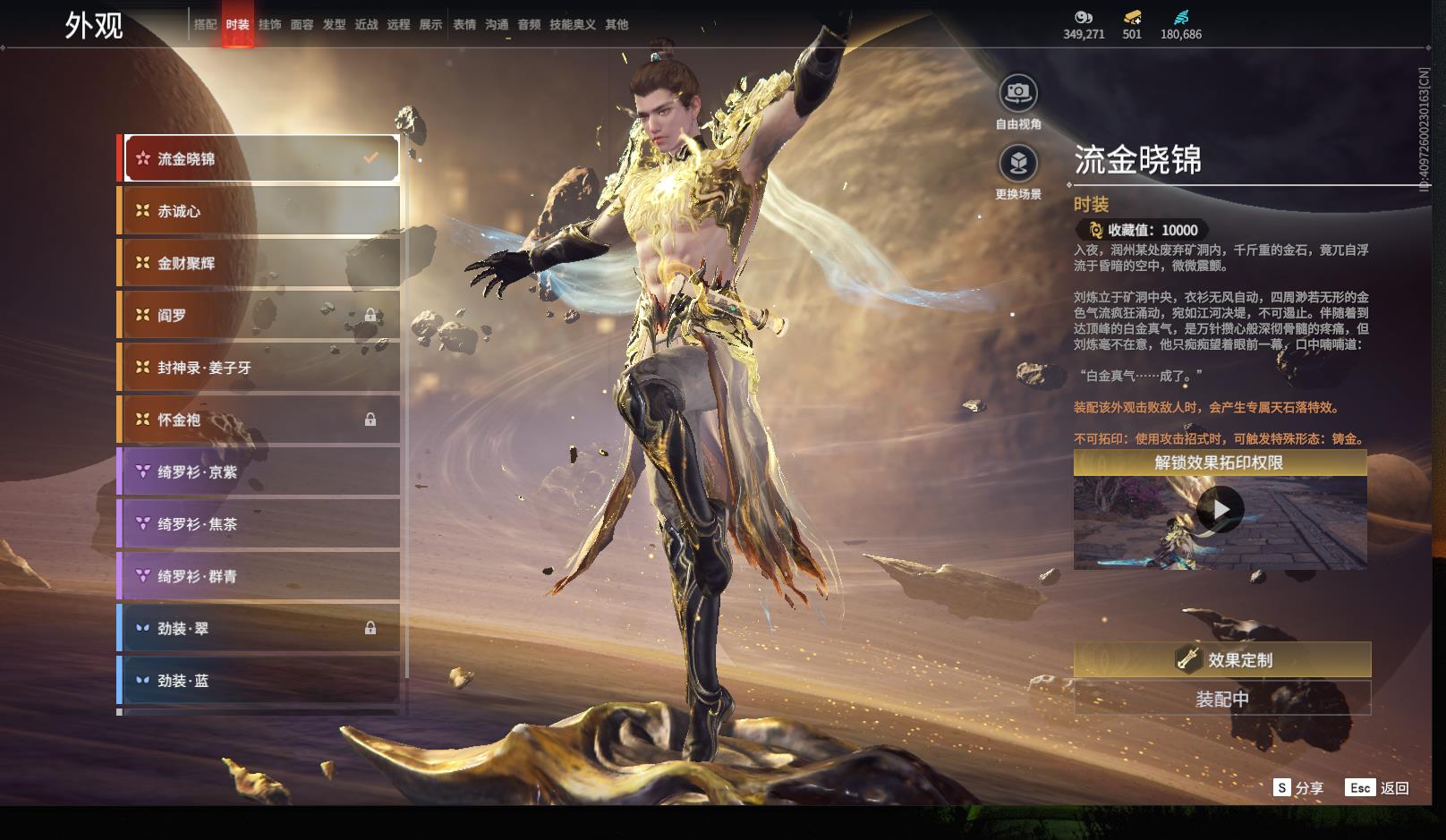The width and height of the screenshot is (1446, 840).
Task: Click the 装配中 button
Action: click(x=1221, y=699)
